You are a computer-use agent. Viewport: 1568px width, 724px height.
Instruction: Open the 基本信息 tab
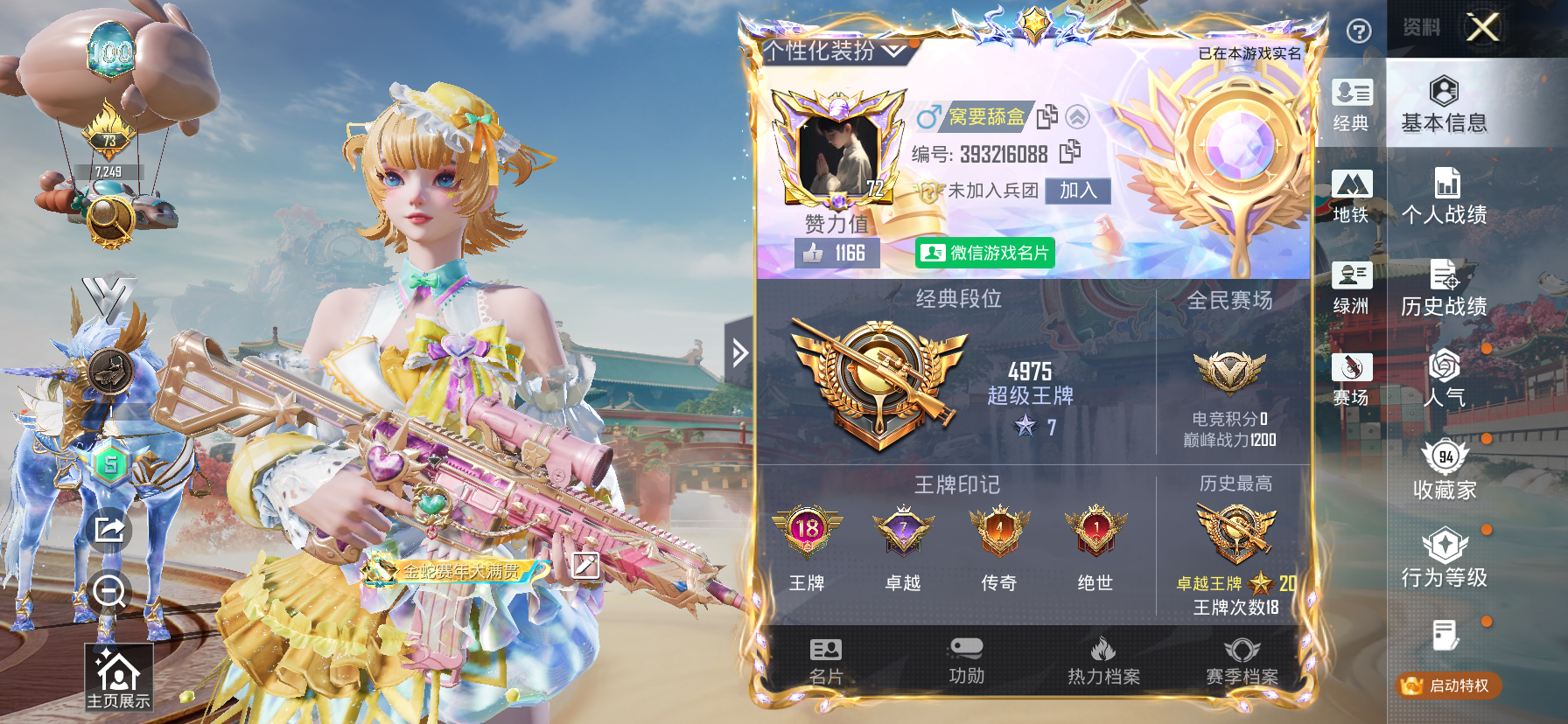tap(1444, 105)
